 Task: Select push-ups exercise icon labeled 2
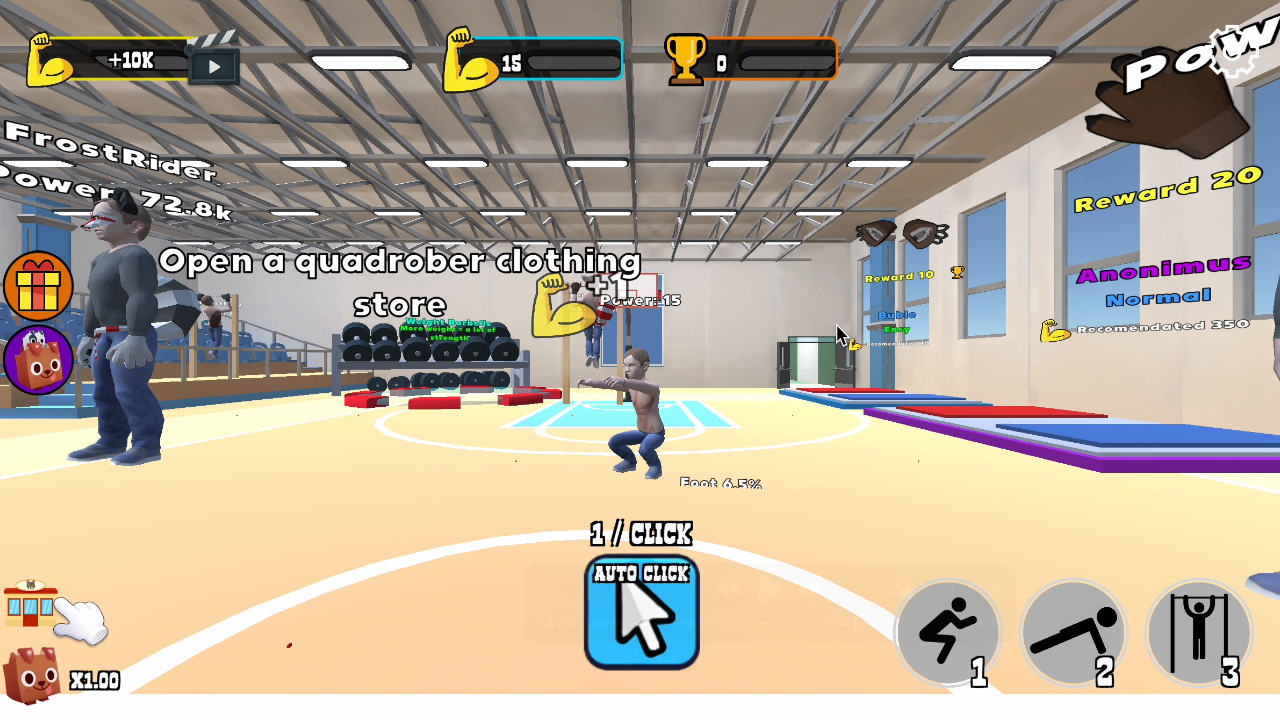[x=1073, y=632]
